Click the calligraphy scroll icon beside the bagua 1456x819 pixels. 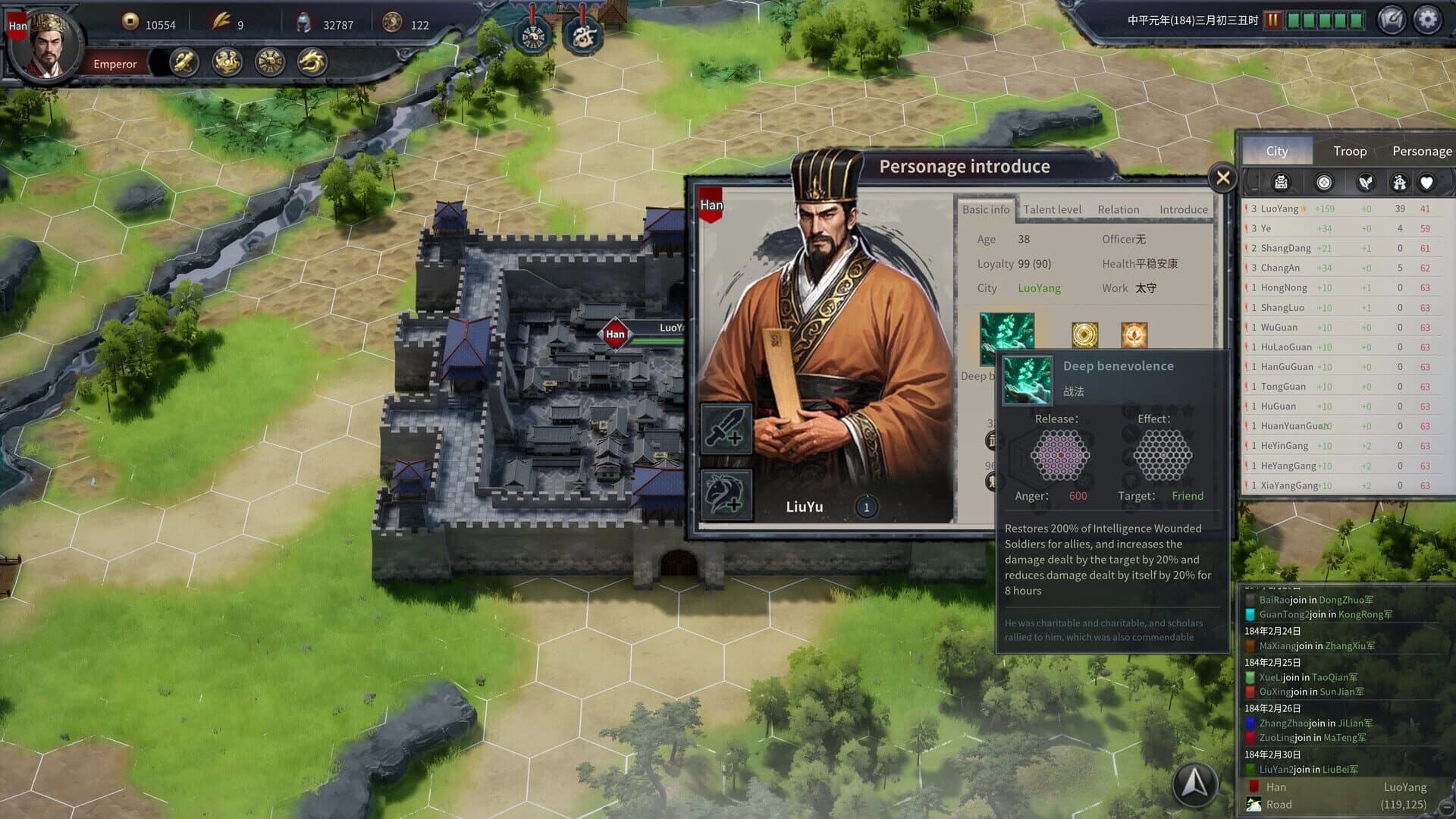(582, 33)
